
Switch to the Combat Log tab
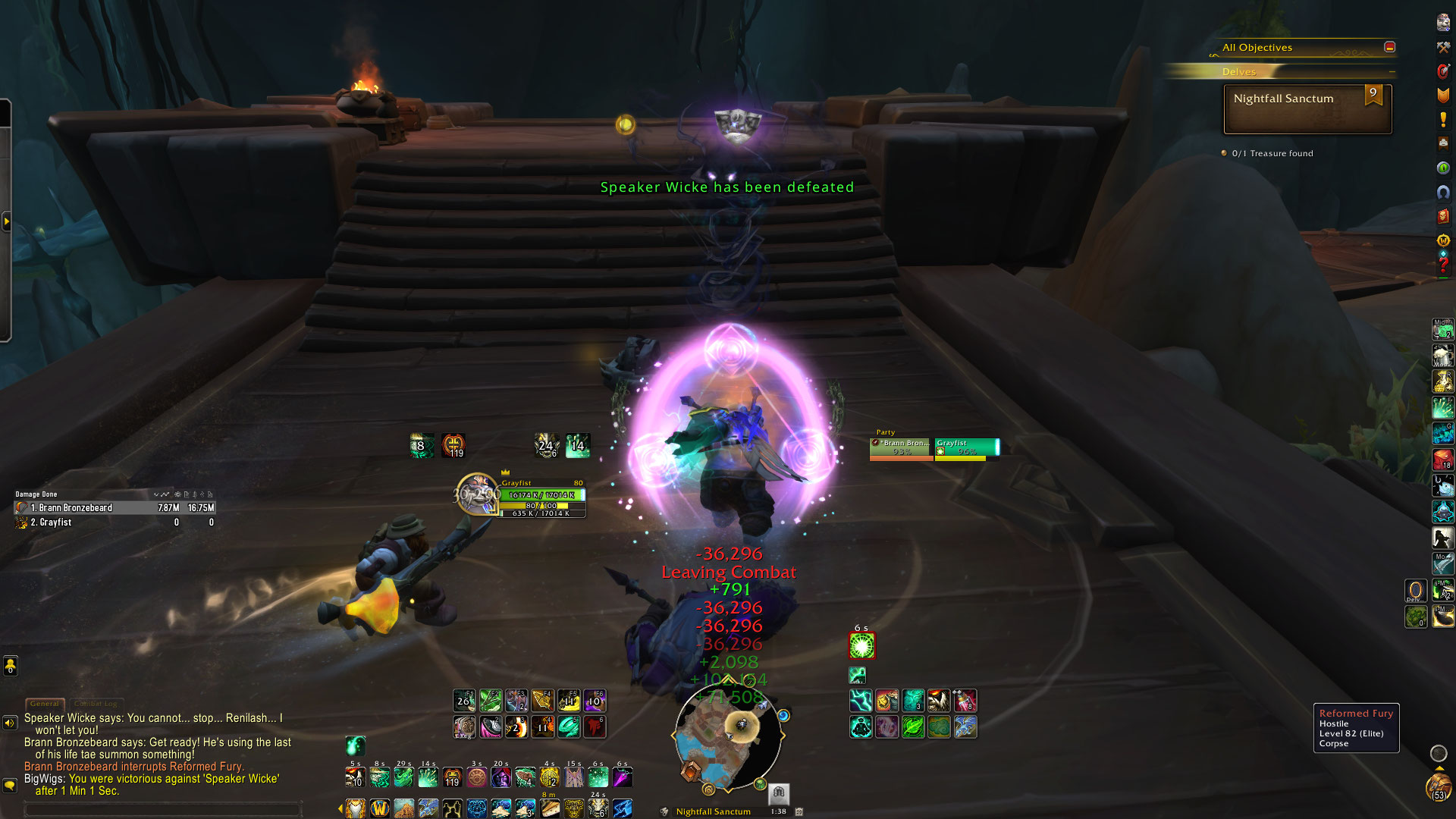coord(96,704)
